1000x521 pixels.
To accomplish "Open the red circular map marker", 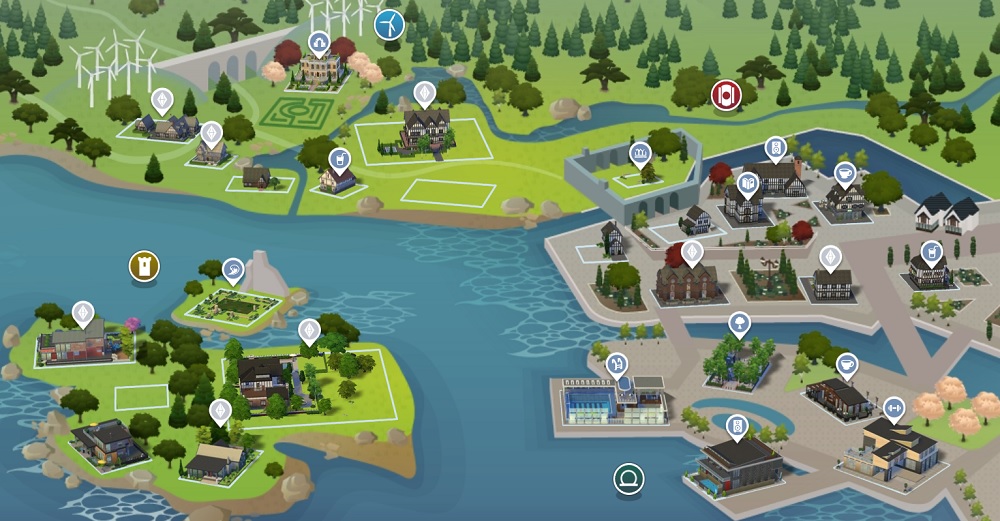I will click(x=725, y=95).
